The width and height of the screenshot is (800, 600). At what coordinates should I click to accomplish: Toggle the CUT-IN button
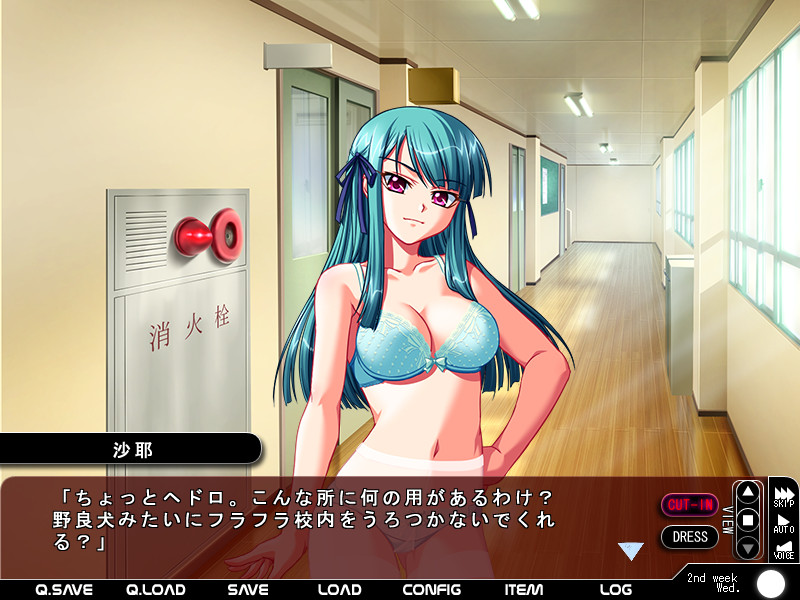(690, 505)
